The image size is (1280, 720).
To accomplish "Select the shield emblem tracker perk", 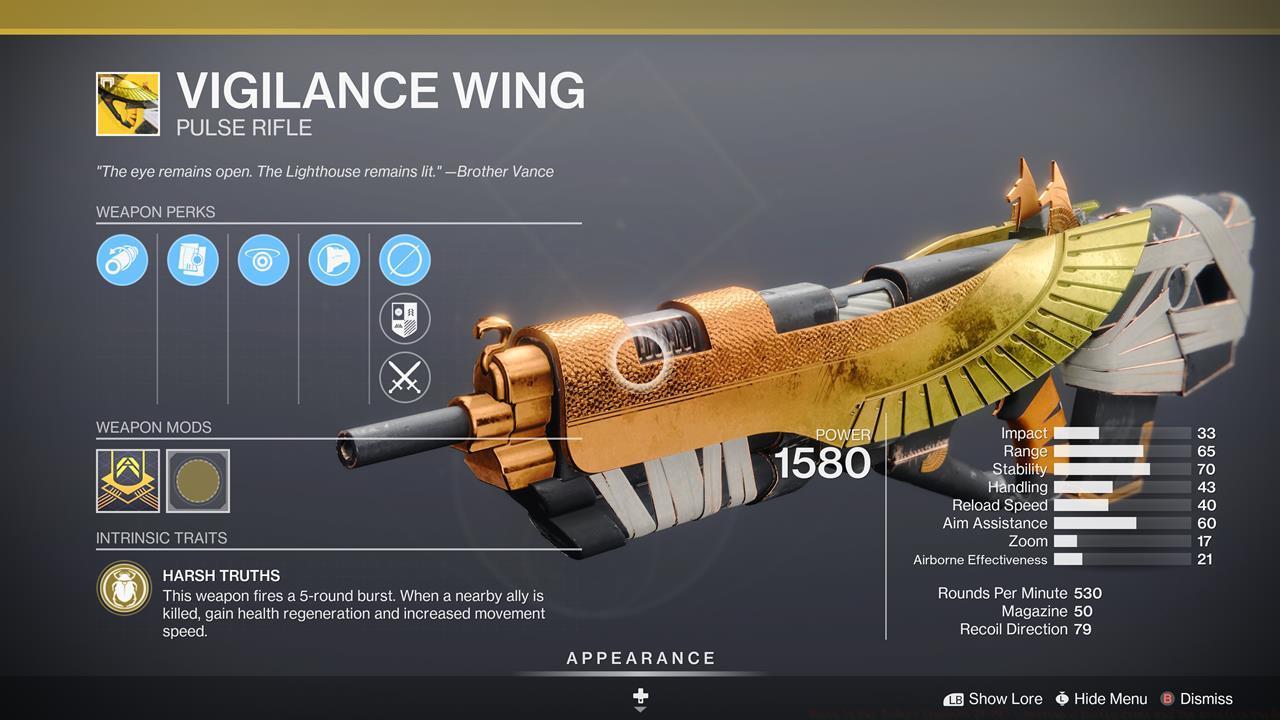I will point(405,319).
